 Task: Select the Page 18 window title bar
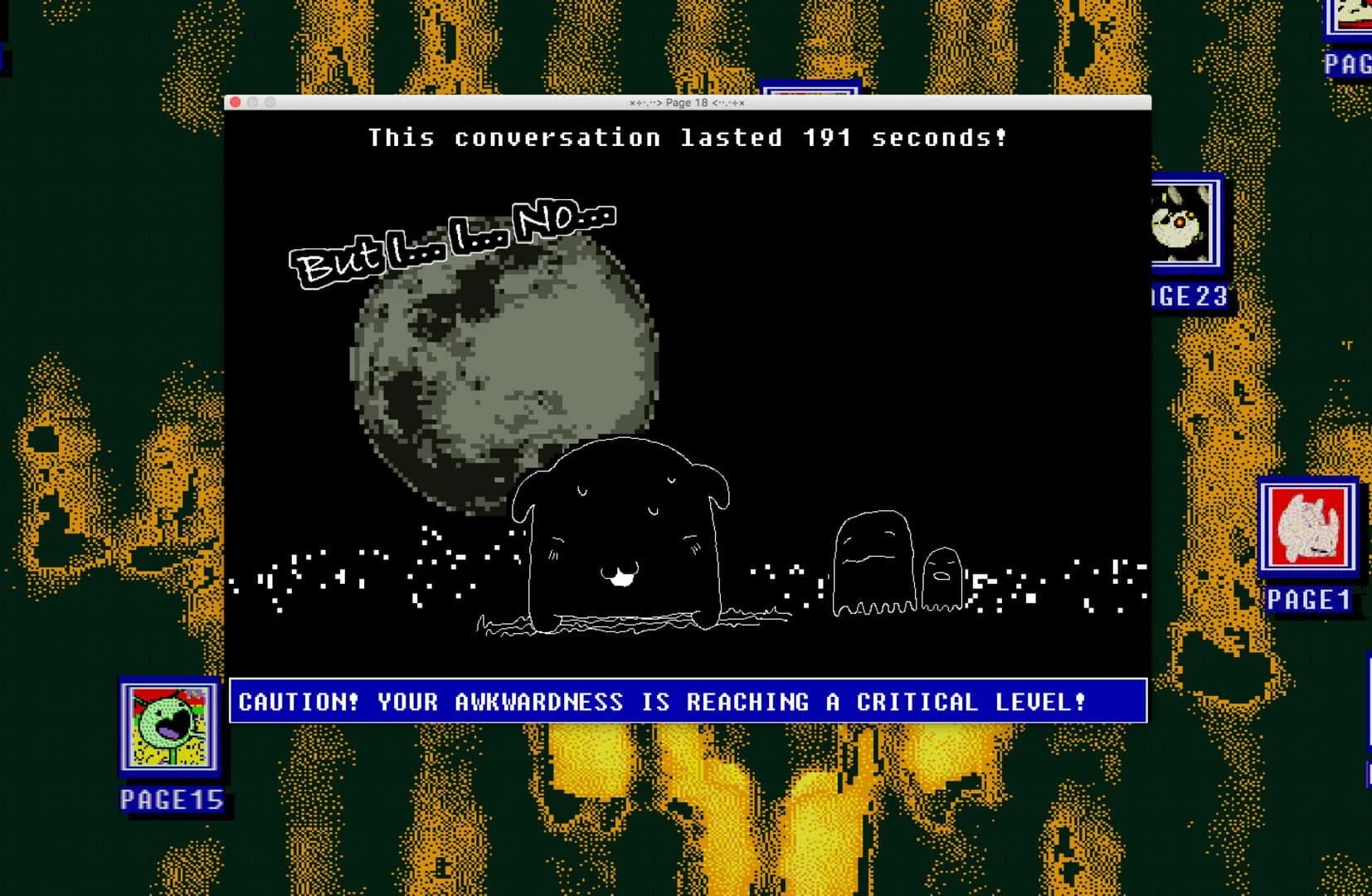click(x=686, y=102)
